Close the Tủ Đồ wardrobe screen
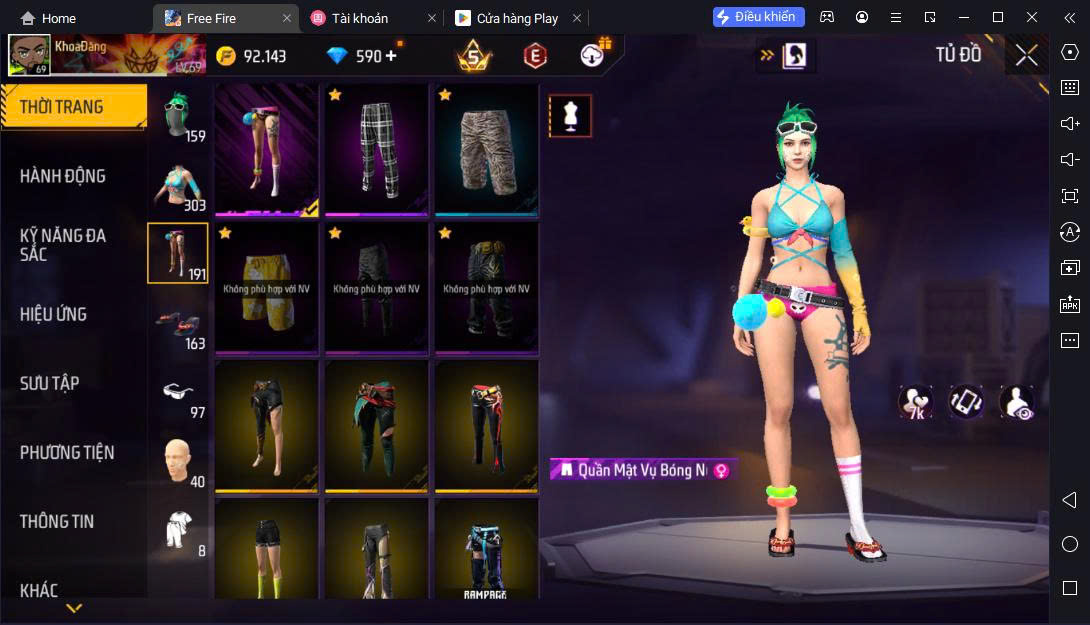Viewport: 1090px width, 625px height. coord(1026,56)
